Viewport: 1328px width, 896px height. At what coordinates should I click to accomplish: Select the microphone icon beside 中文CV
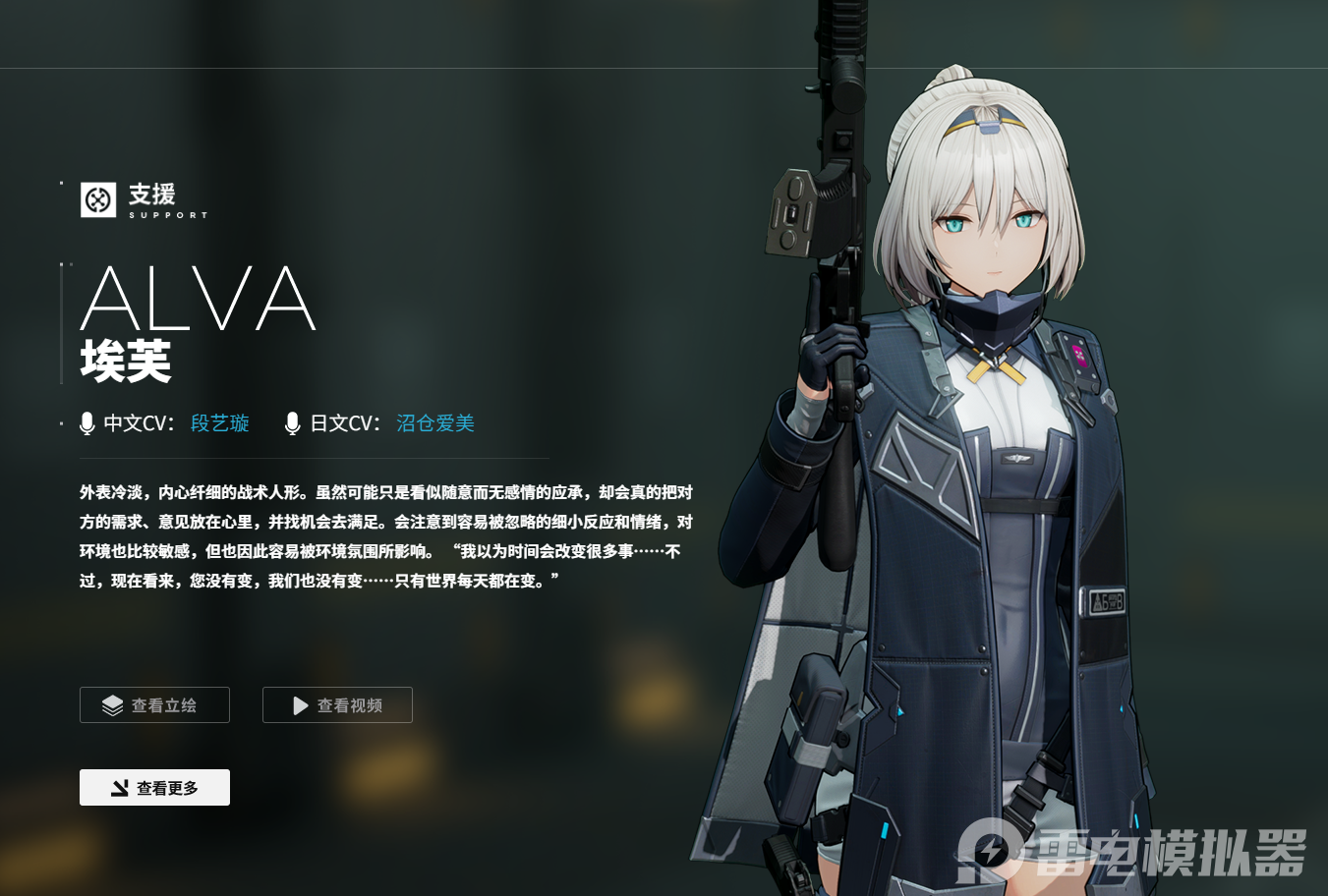tap(87, 422)
